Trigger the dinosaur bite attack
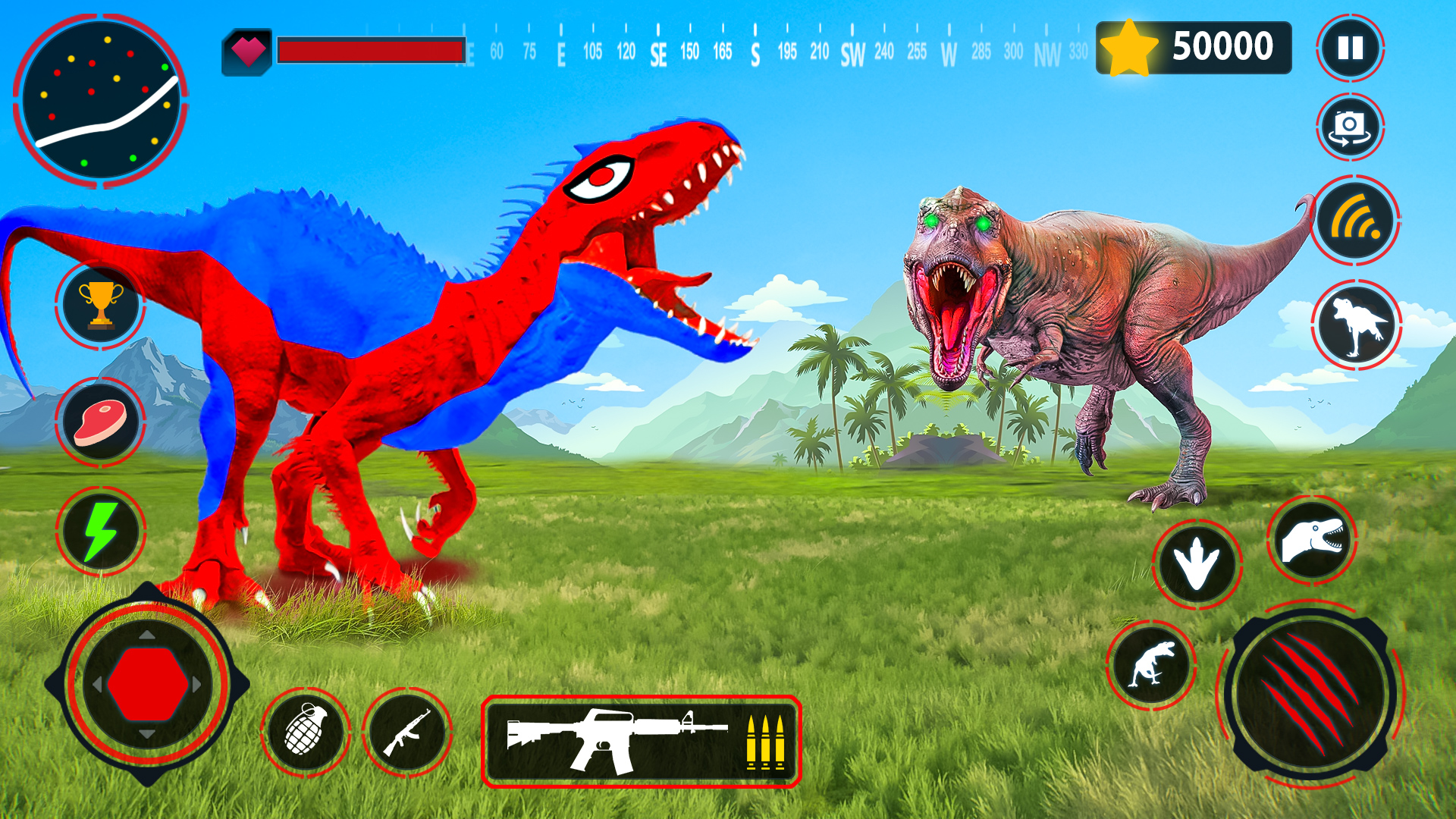Screen dimensions: 1456x819 point(1312,539)
